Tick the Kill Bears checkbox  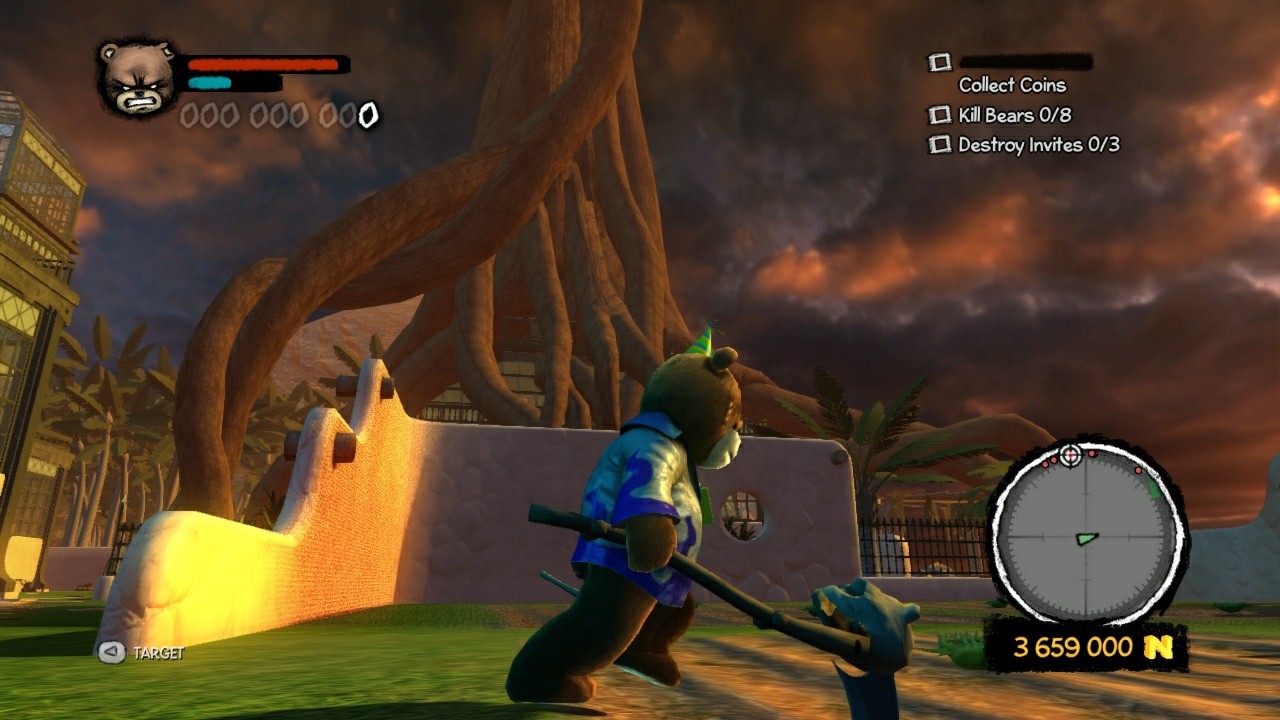939,115
